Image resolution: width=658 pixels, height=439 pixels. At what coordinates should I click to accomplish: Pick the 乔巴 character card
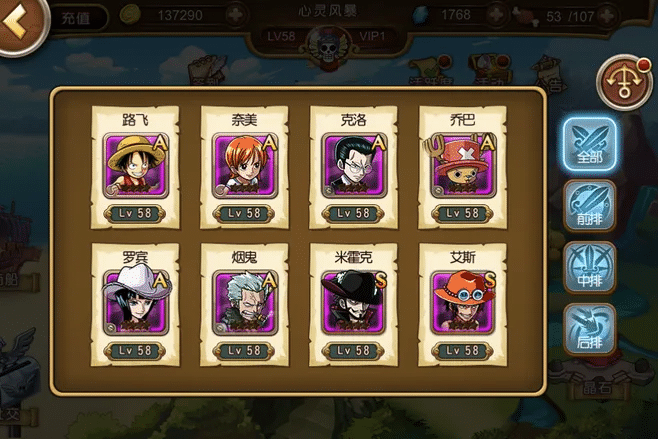[x=461, y=167]
